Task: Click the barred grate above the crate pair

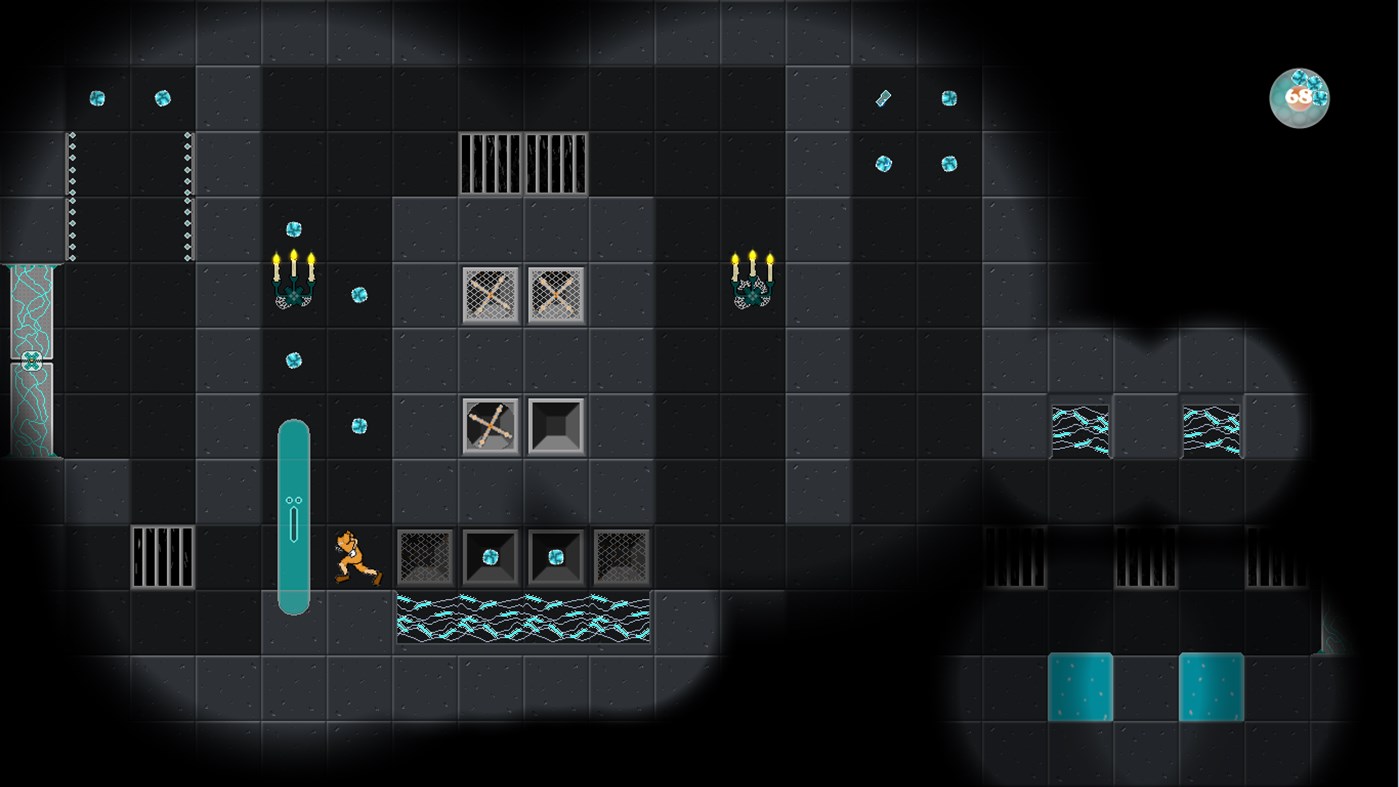Action: pyautogui.click(x=522, y=163)
